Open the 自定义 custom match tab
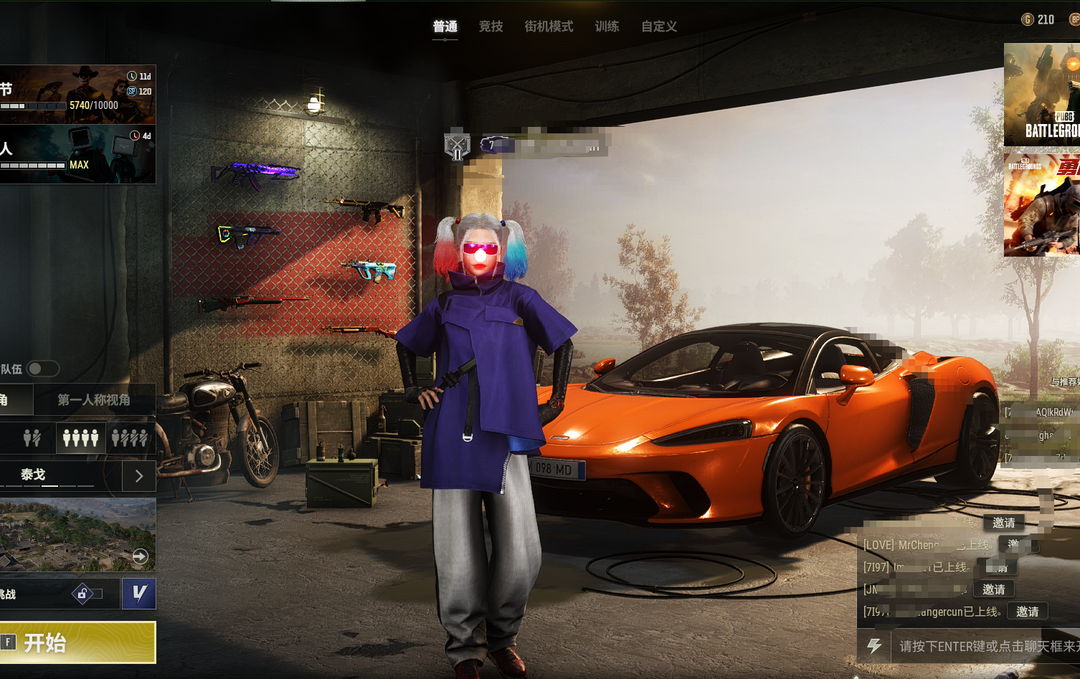The width and height of the screenshot is (1080, 679). [659, 26]
